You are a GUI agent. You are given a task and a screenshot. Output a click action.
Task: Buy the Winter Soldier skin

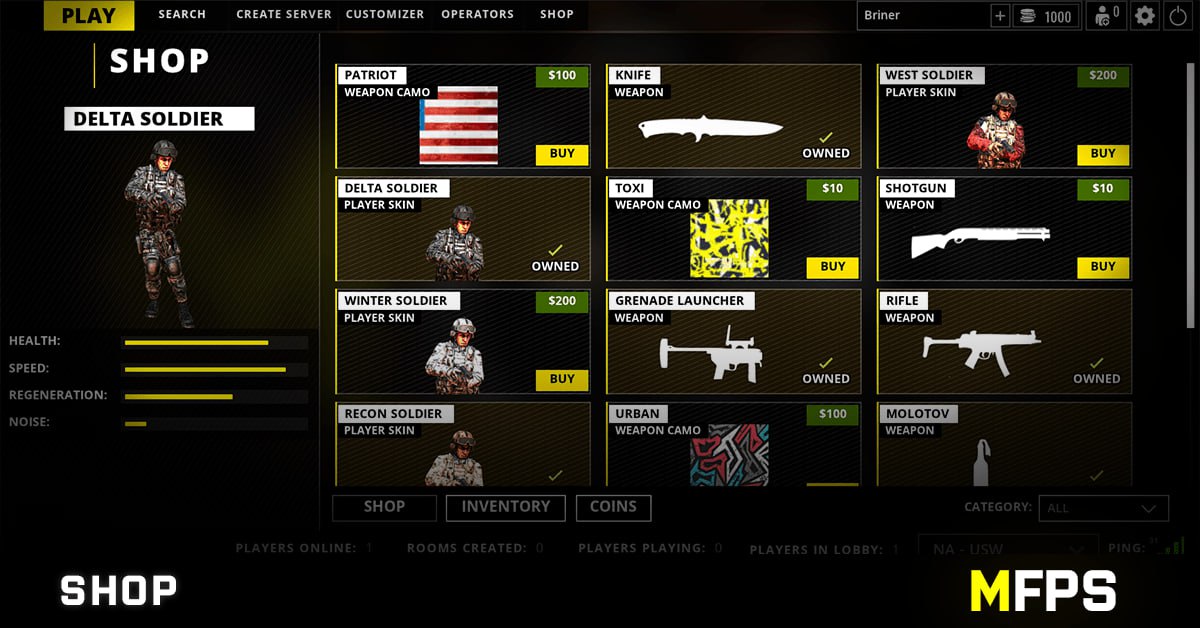(562, 380)
